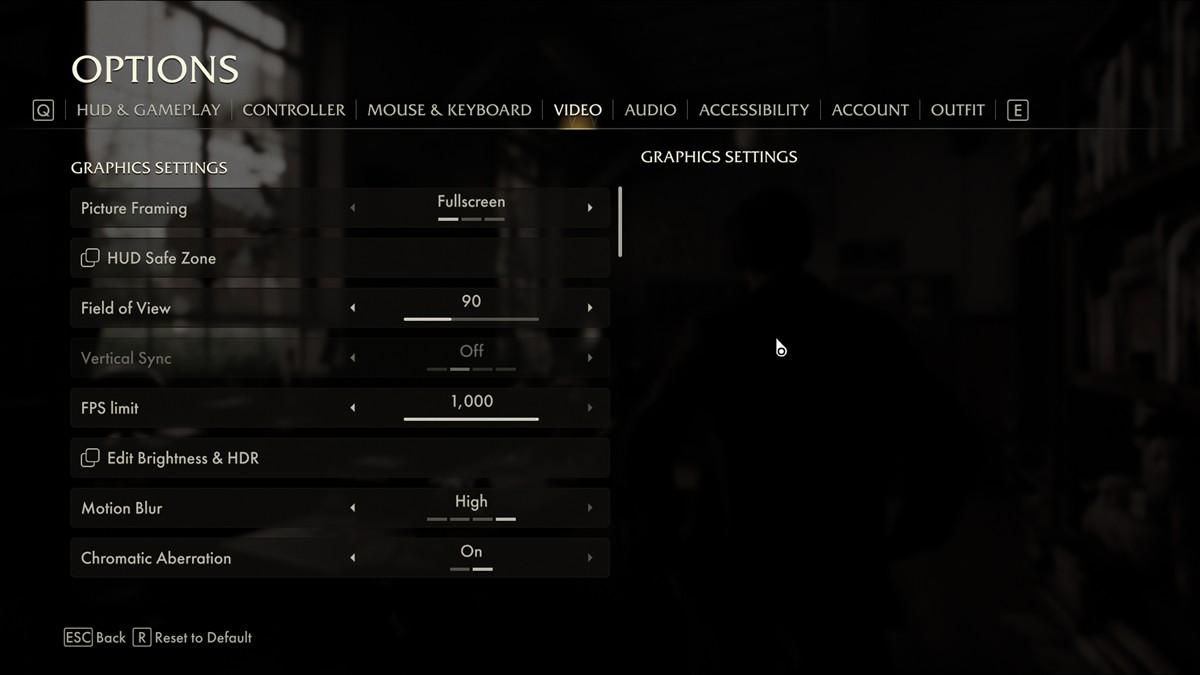Open the Accessibility tab
Viewport: 1200px width, 675px height.
pyautogui.click(x=754, y=110)
